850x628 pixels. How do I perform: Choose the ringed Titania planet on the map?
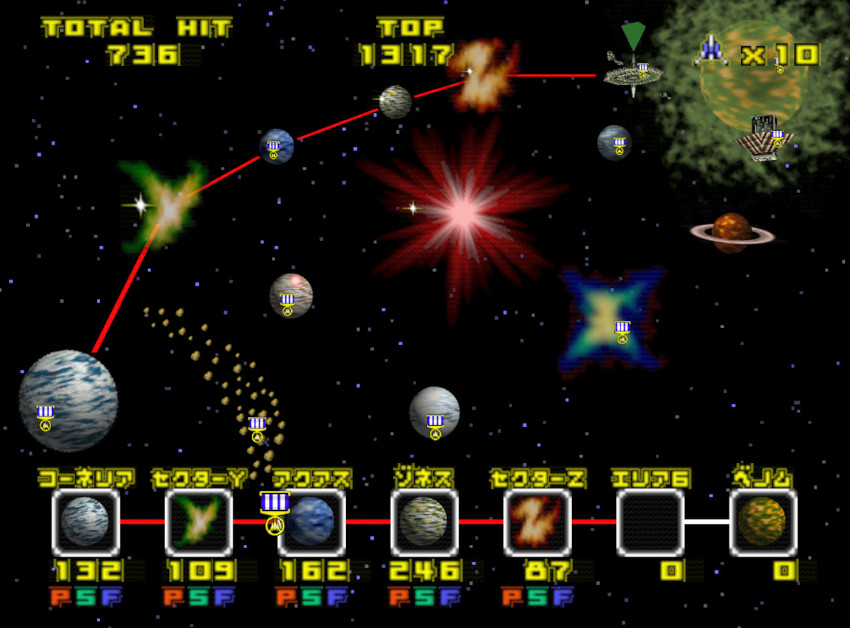point(731,232)
